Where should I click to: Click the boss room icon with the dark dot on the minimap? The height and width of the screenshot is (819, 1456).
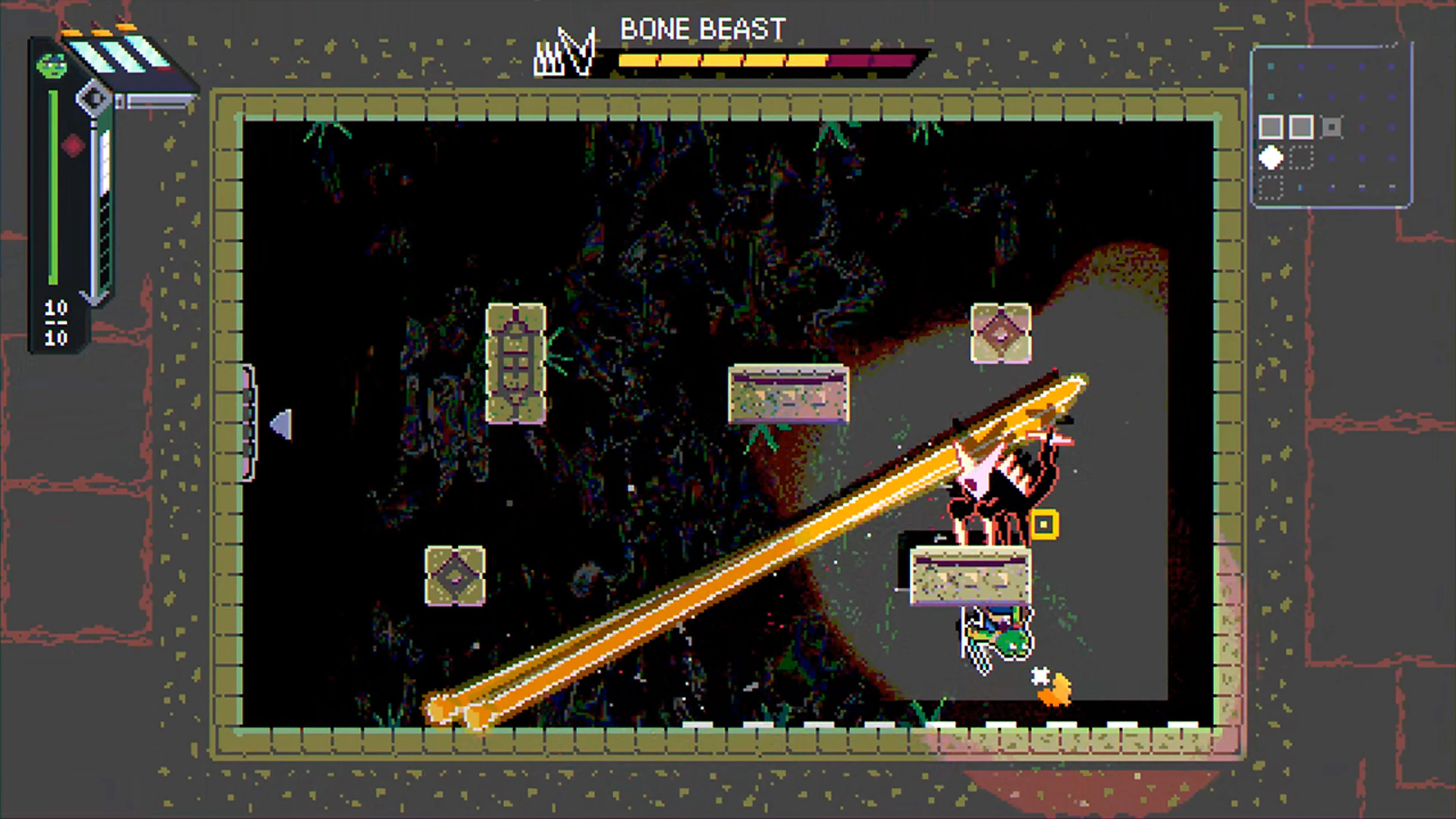coord(1332,127)
